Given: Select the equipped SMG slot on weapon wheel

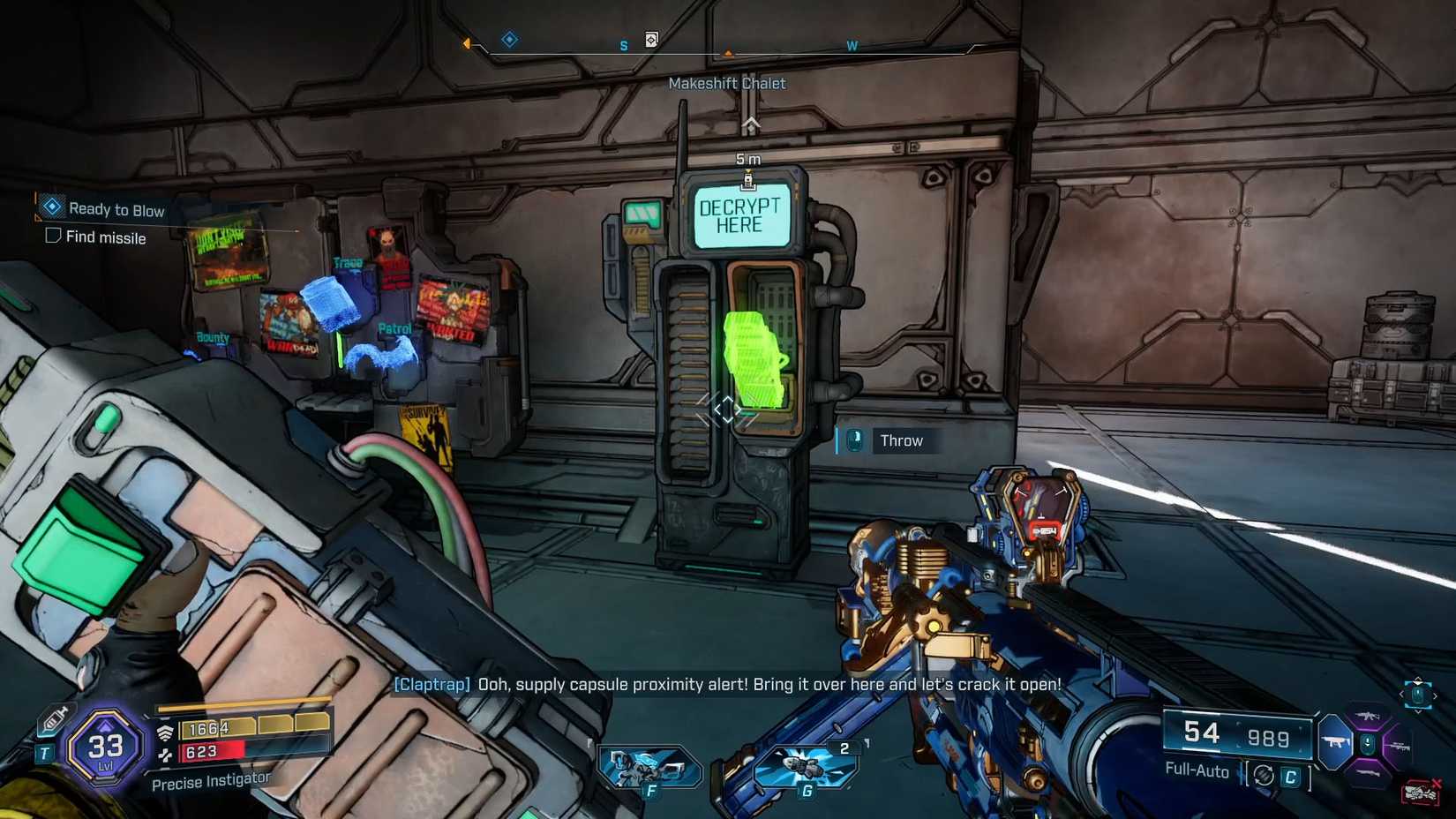Looking at the screenshot, I should click(x=1336, y=741).
